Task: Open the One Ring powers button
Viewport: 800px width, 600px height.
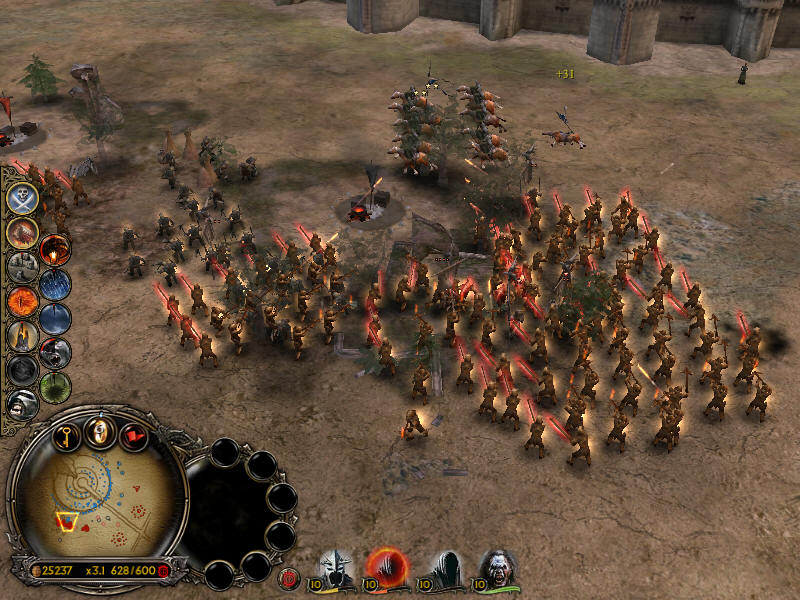Action: point(99,432)
